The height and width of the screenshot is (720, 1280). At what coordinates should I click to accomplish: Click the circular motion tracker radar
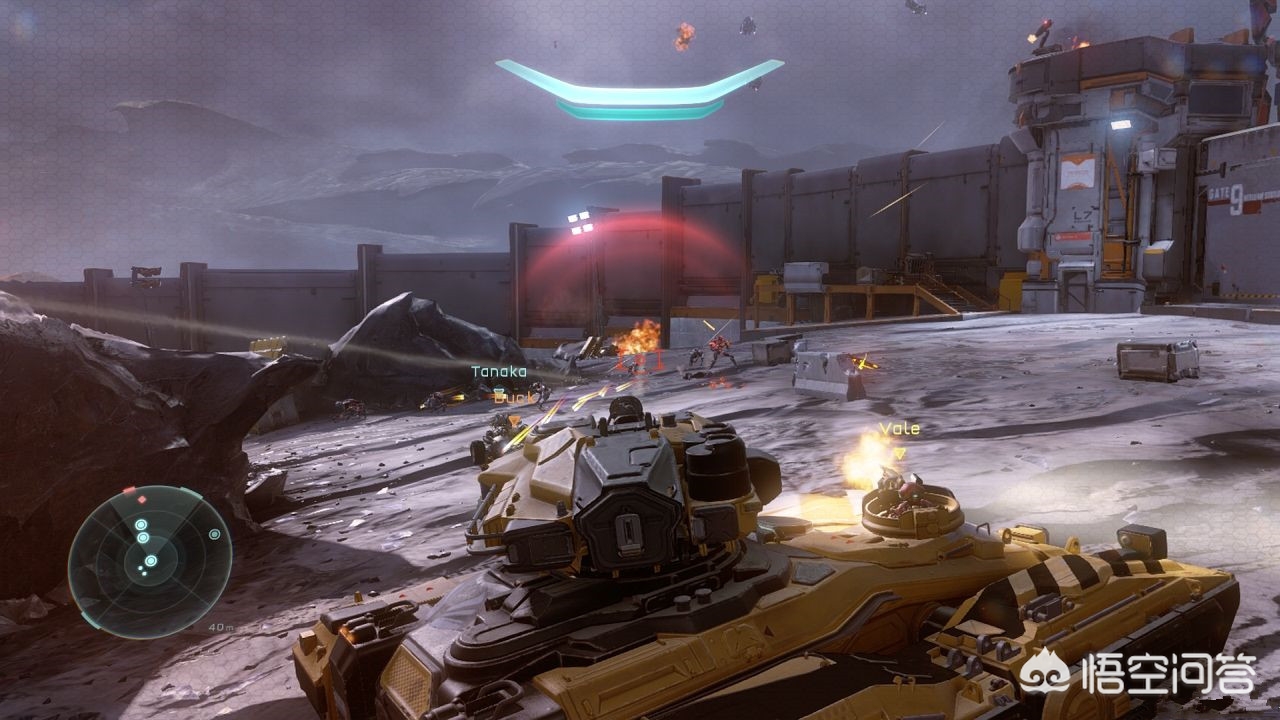click(150, 561)
